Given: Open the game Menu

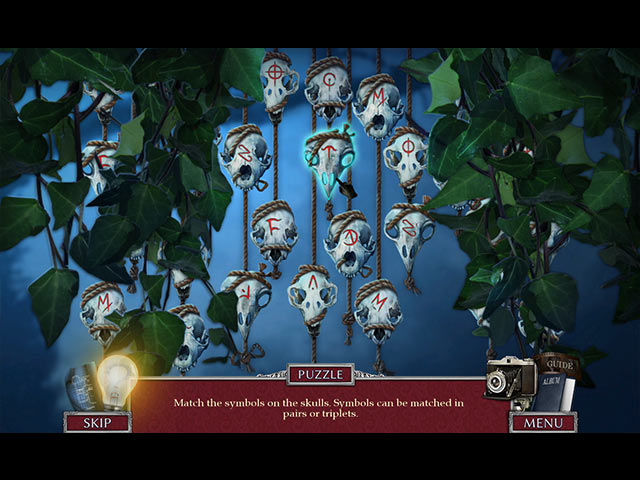Looking at the screenshot, I should (x=543, y=422).
